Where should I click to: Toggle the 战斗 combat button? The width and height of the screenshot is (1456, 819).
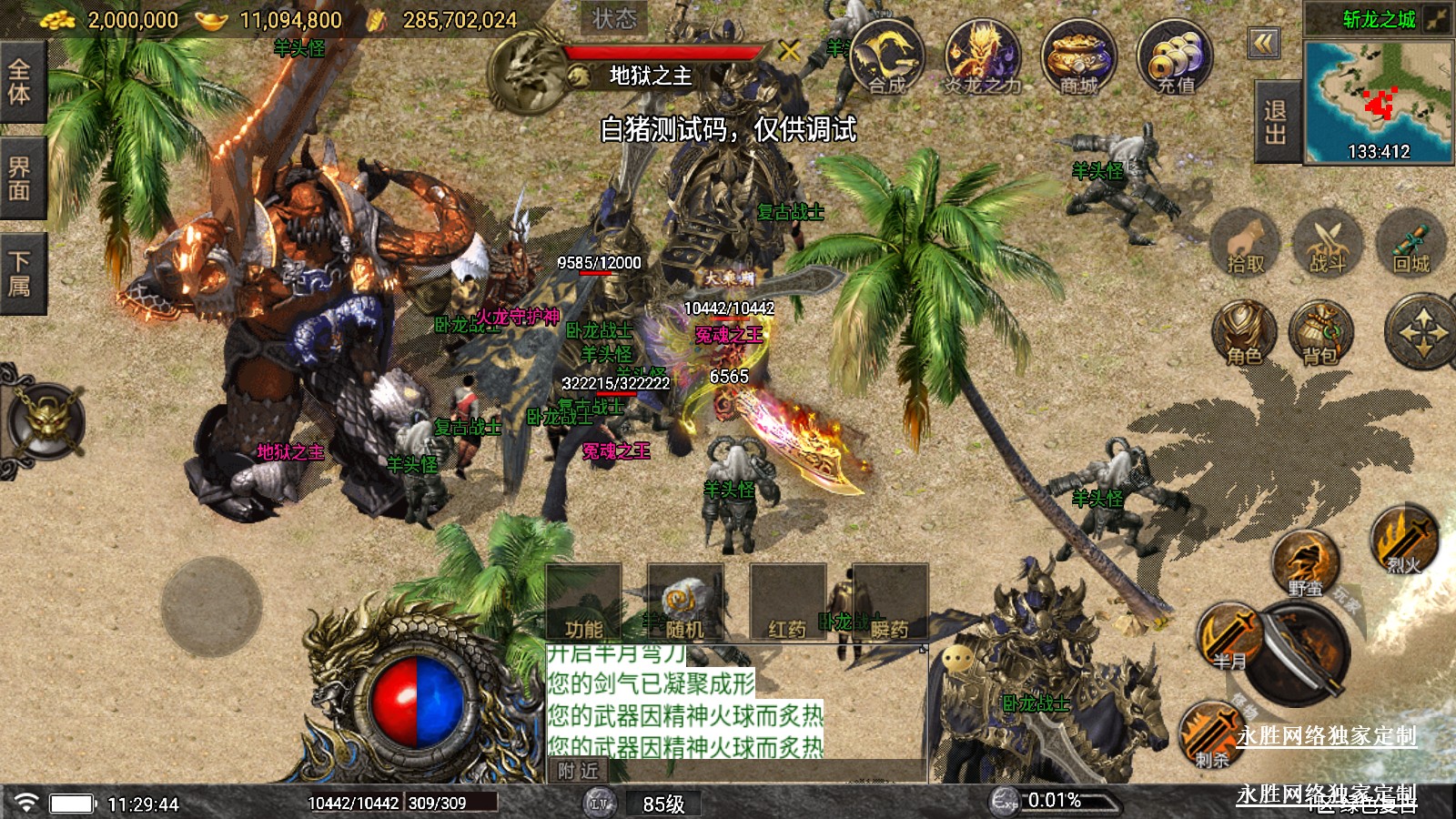pos(1327,242)
